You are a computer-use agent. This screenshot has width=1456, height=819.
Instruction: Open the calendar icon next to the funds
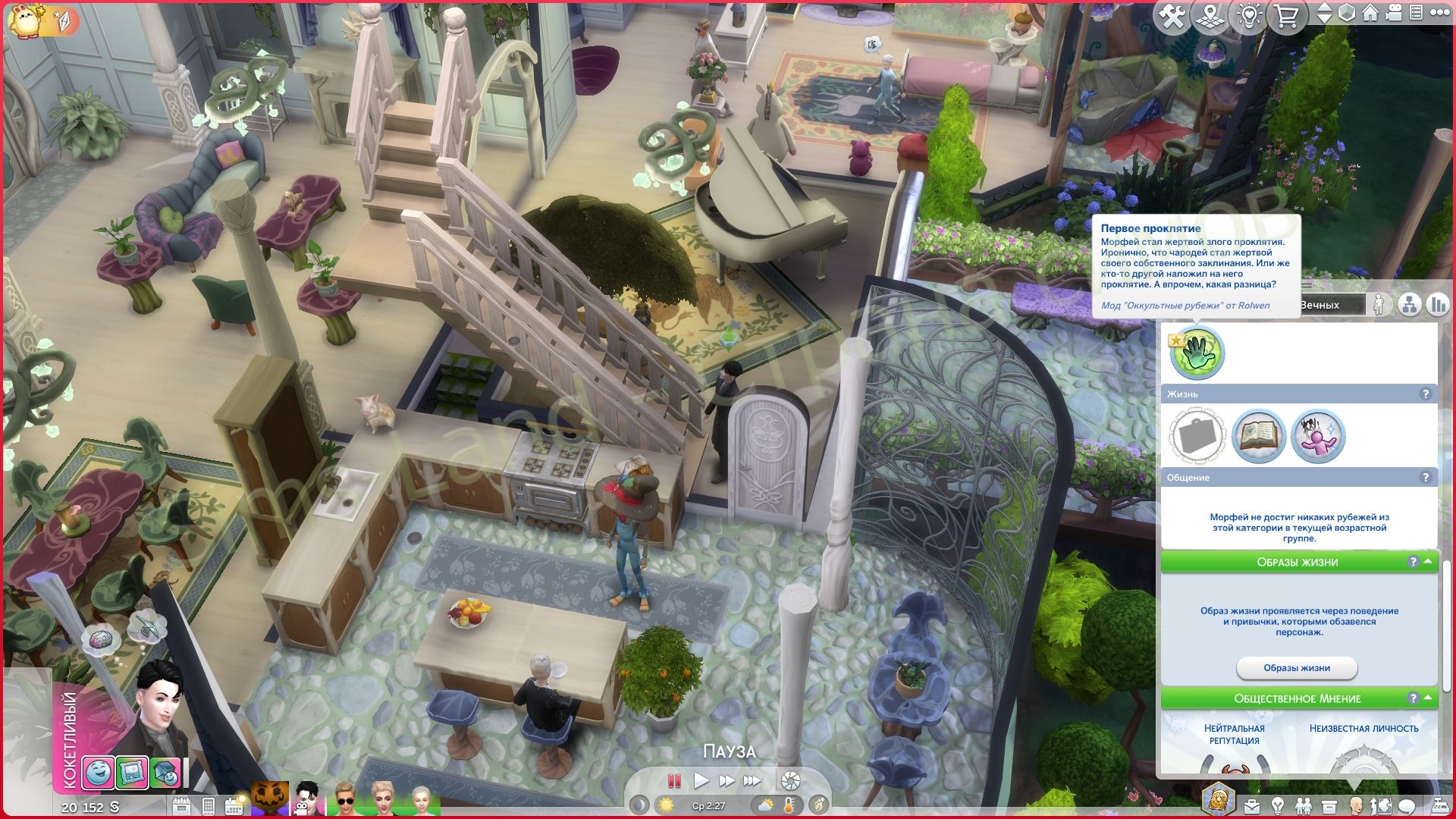tap(181, 805)
